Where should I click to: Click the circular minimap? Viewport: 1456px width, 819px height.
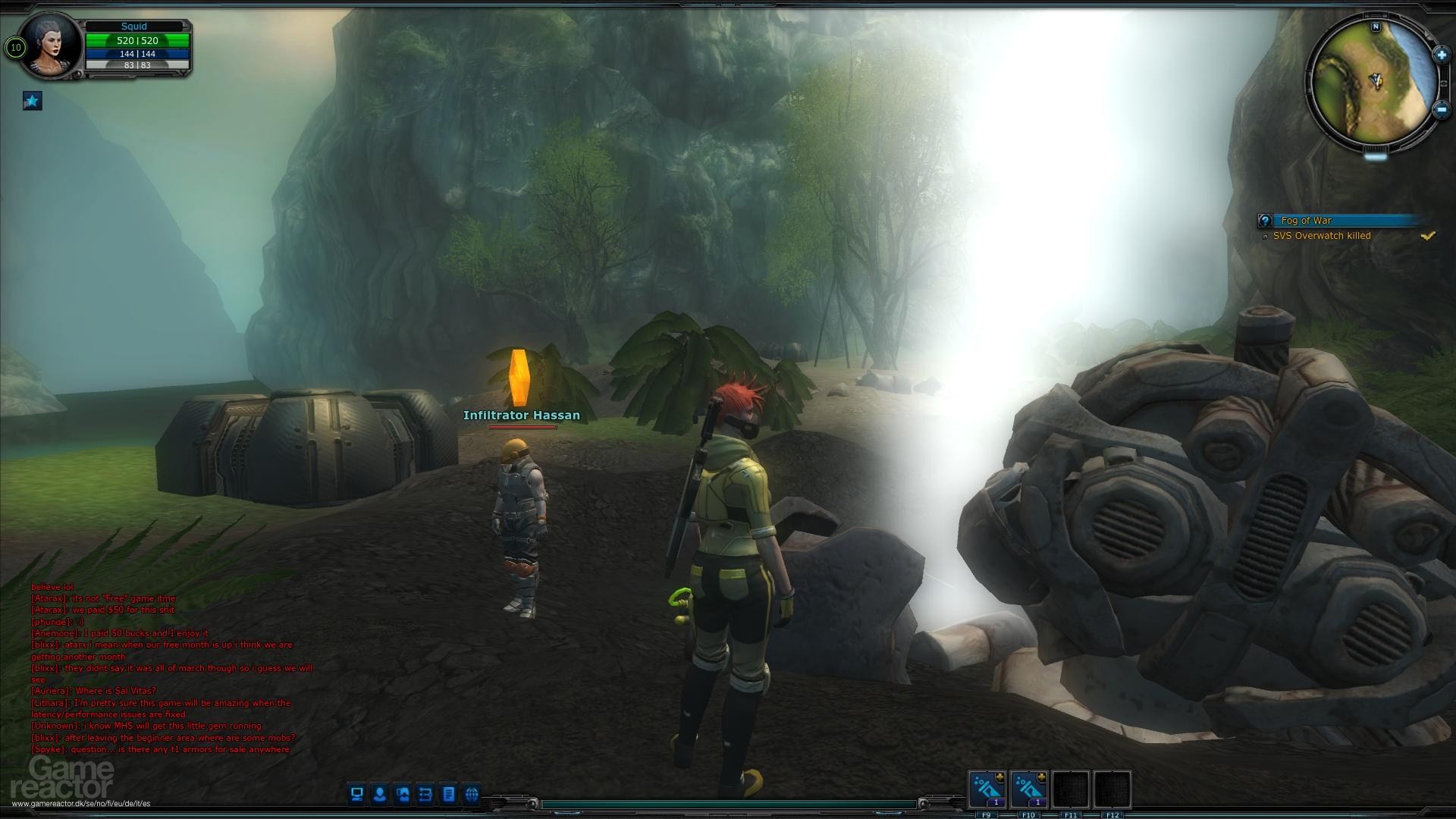[1373, 82]
